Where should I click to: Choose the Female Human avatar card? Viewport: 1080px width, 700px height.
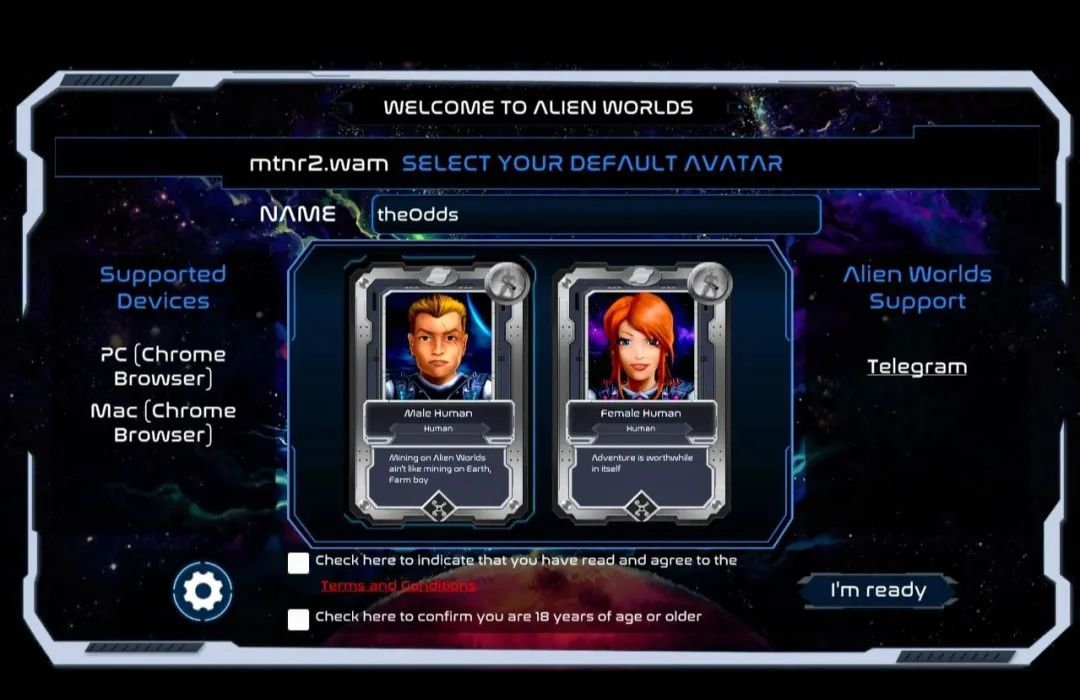641,392
